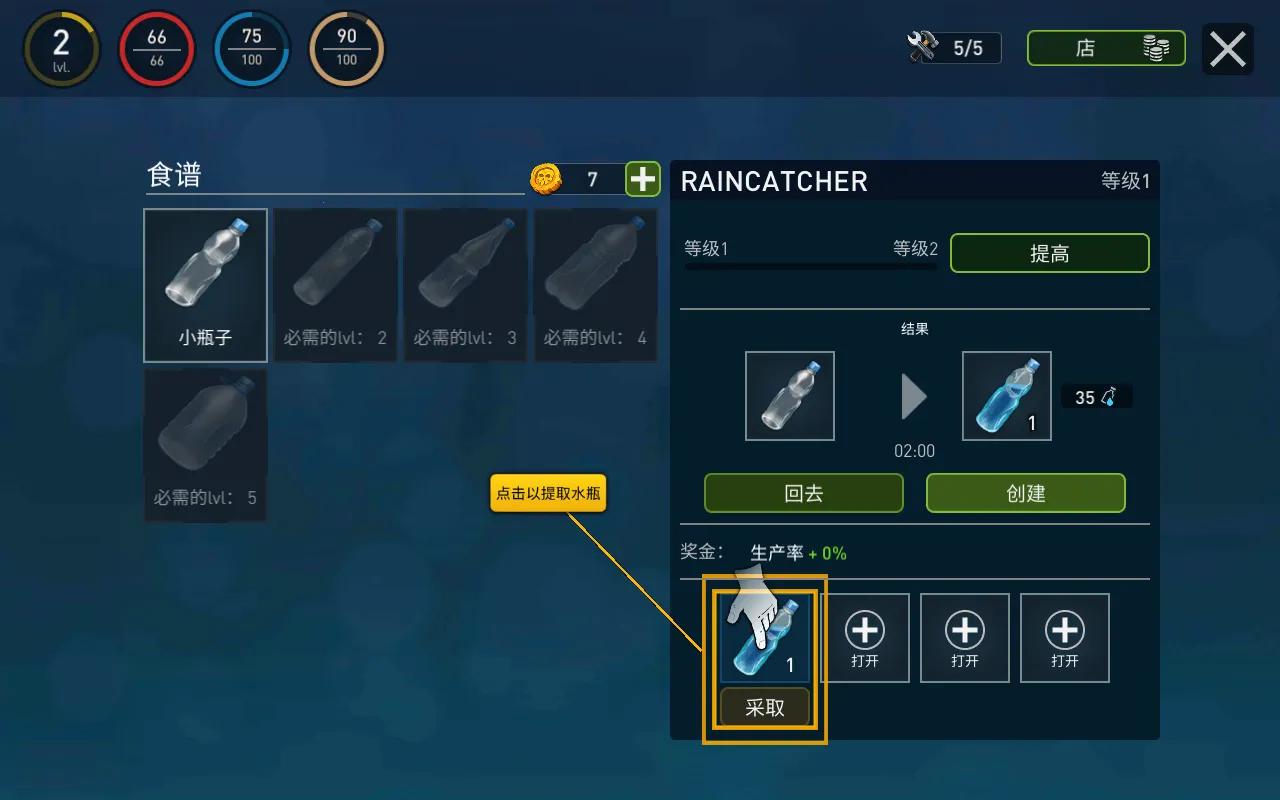Click the blue 75/100 circular gauge

(251, 47)
